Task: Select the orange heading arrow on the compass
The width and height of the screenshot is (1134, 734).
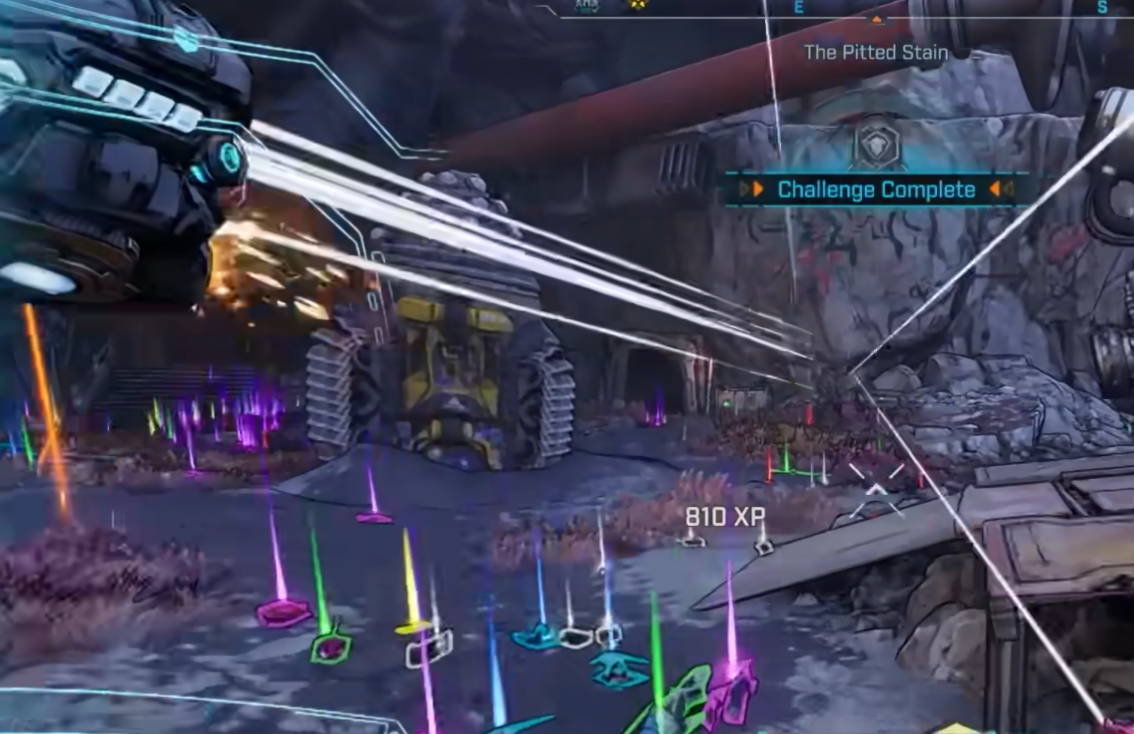Action: tap(877, 19)
